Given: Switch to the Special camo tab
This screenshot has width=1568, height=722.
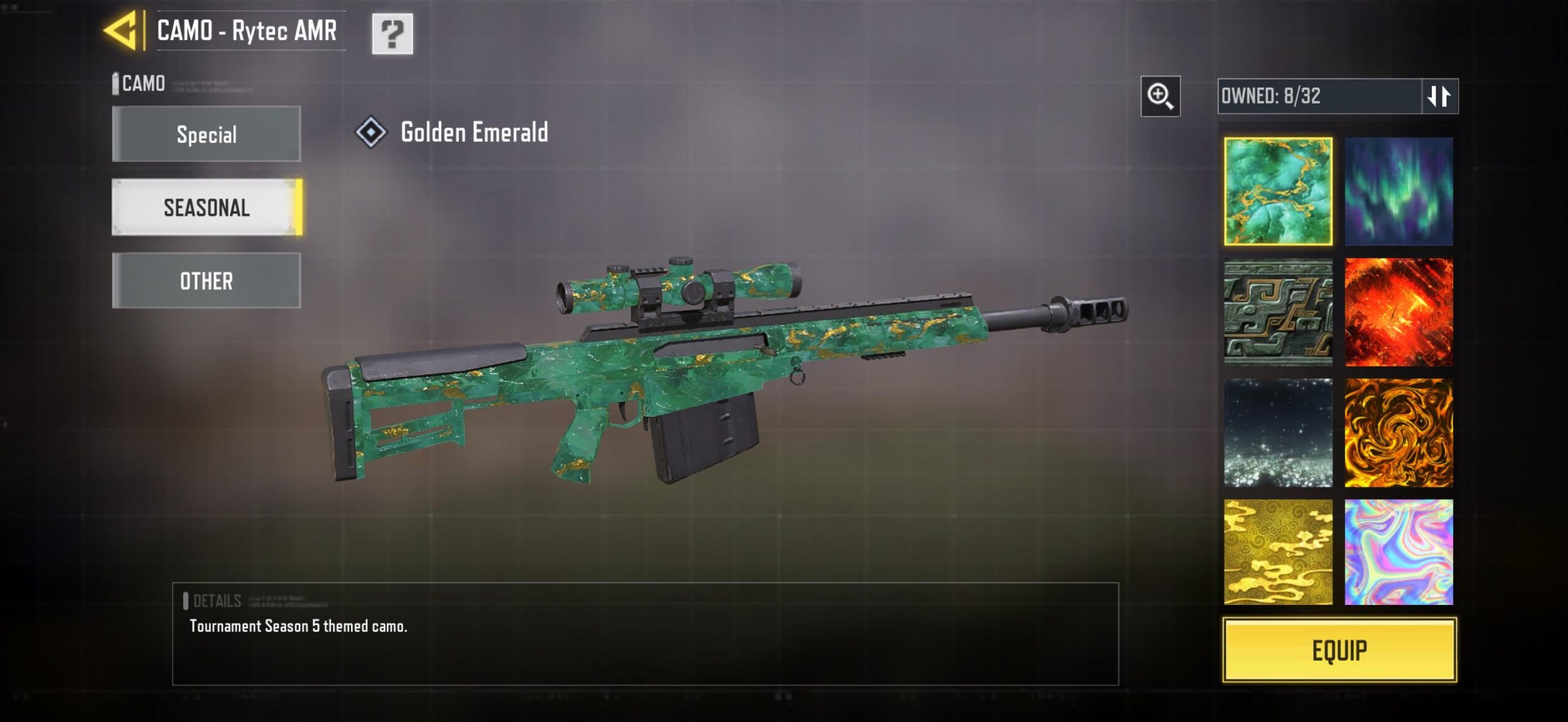Looking at the screenshot, I should [206, 134].
